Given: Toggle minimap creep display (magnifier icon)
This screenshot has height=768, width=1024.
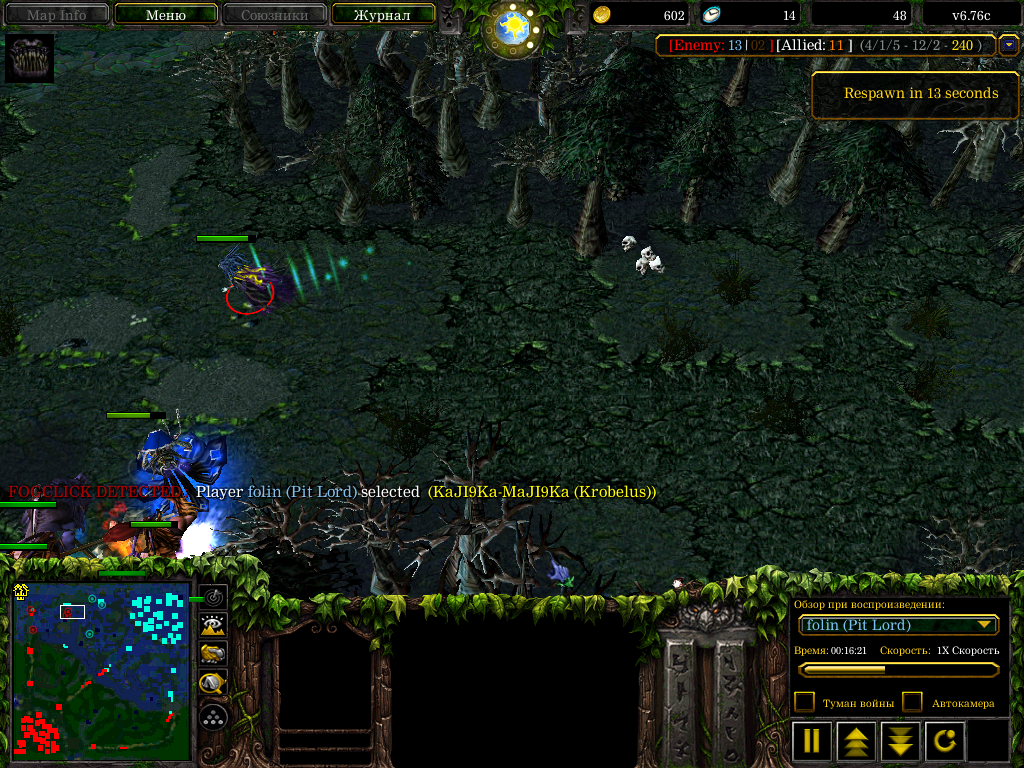Looking at the screenshot, I should [213, 684].
